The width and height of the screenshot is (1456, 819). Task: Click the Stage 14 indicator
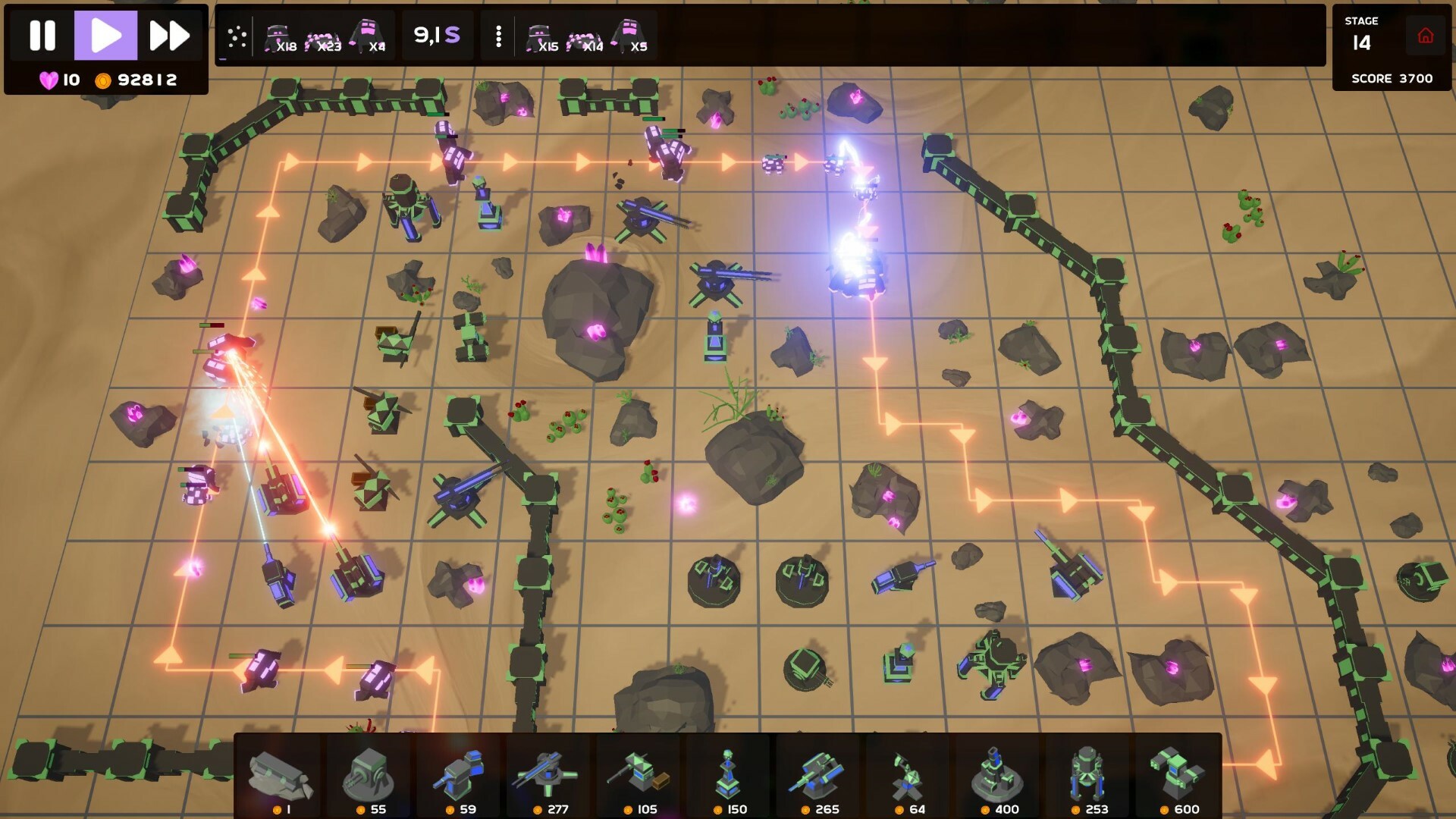[x=1361, y=34]
